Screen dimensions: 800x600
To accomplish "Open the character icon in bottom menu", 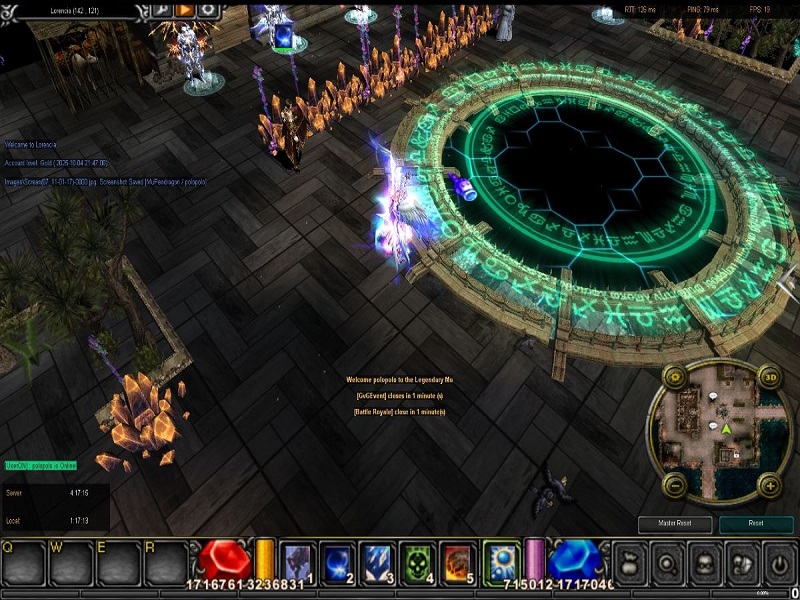I will coord(704,565).
